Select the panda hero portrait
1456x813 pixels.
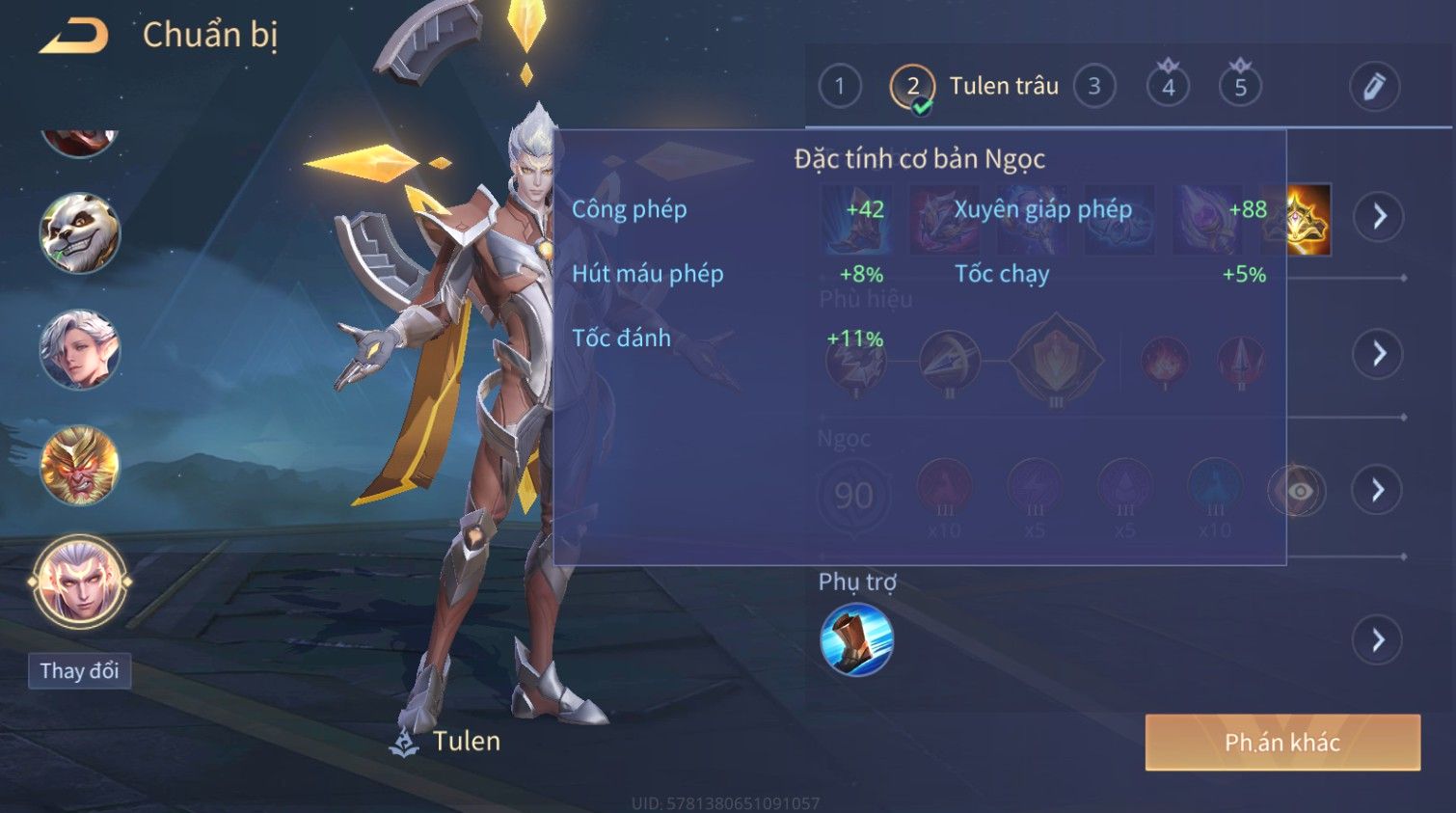[80, 232]
